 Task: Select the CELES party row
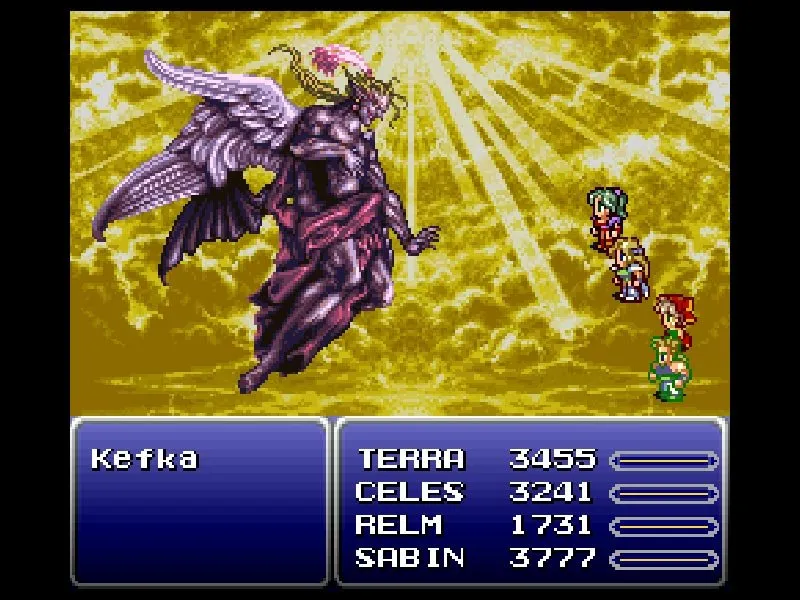(409, 492)
